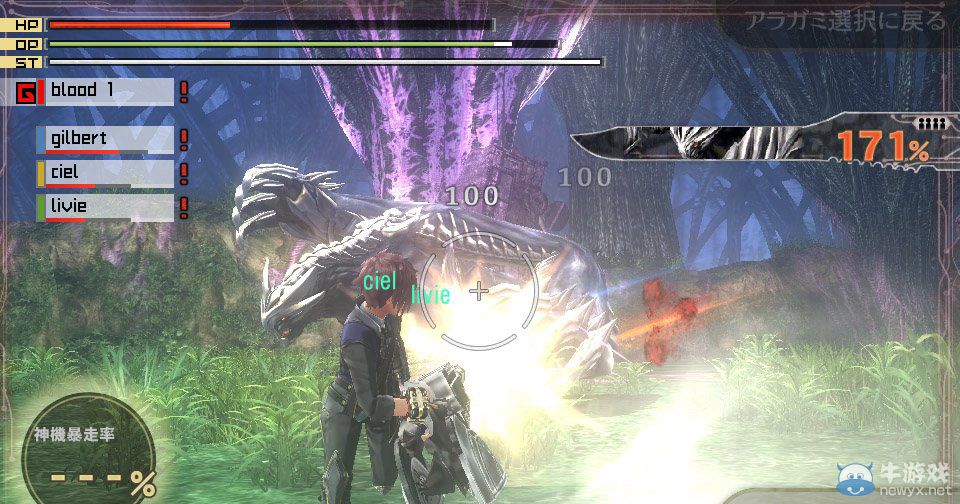Select party member gilbert

(x=108, y=139)
